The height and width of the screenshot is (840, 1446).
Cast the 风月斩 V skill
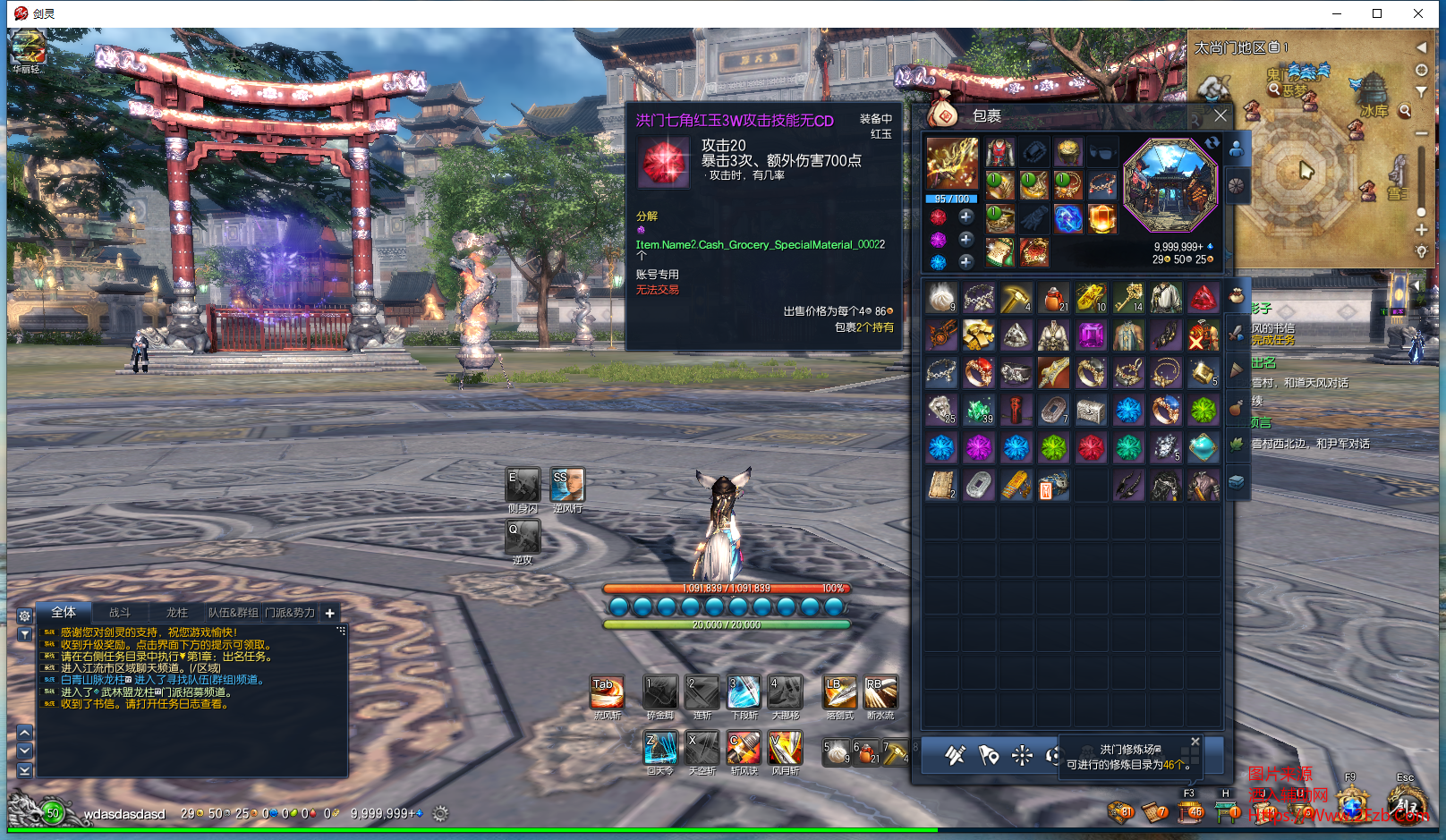(785, 748)
